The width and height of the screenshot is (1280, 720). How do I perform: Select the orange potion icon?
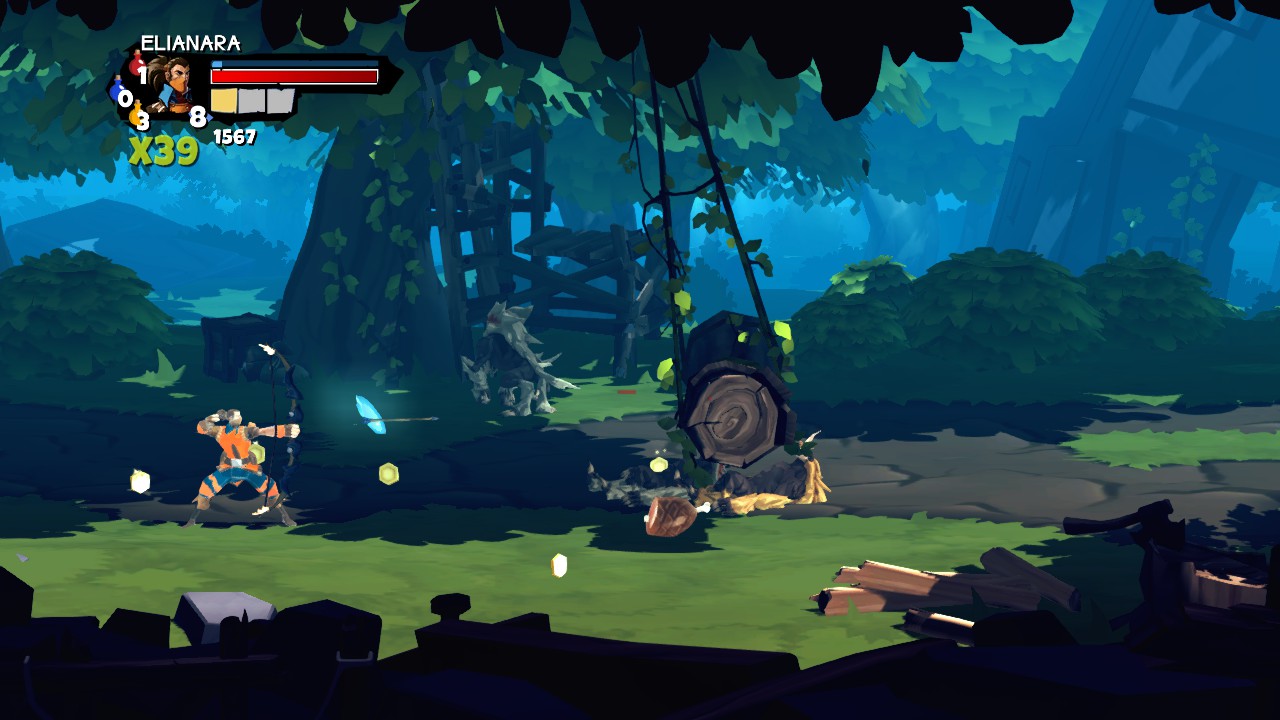pos(137,116)
